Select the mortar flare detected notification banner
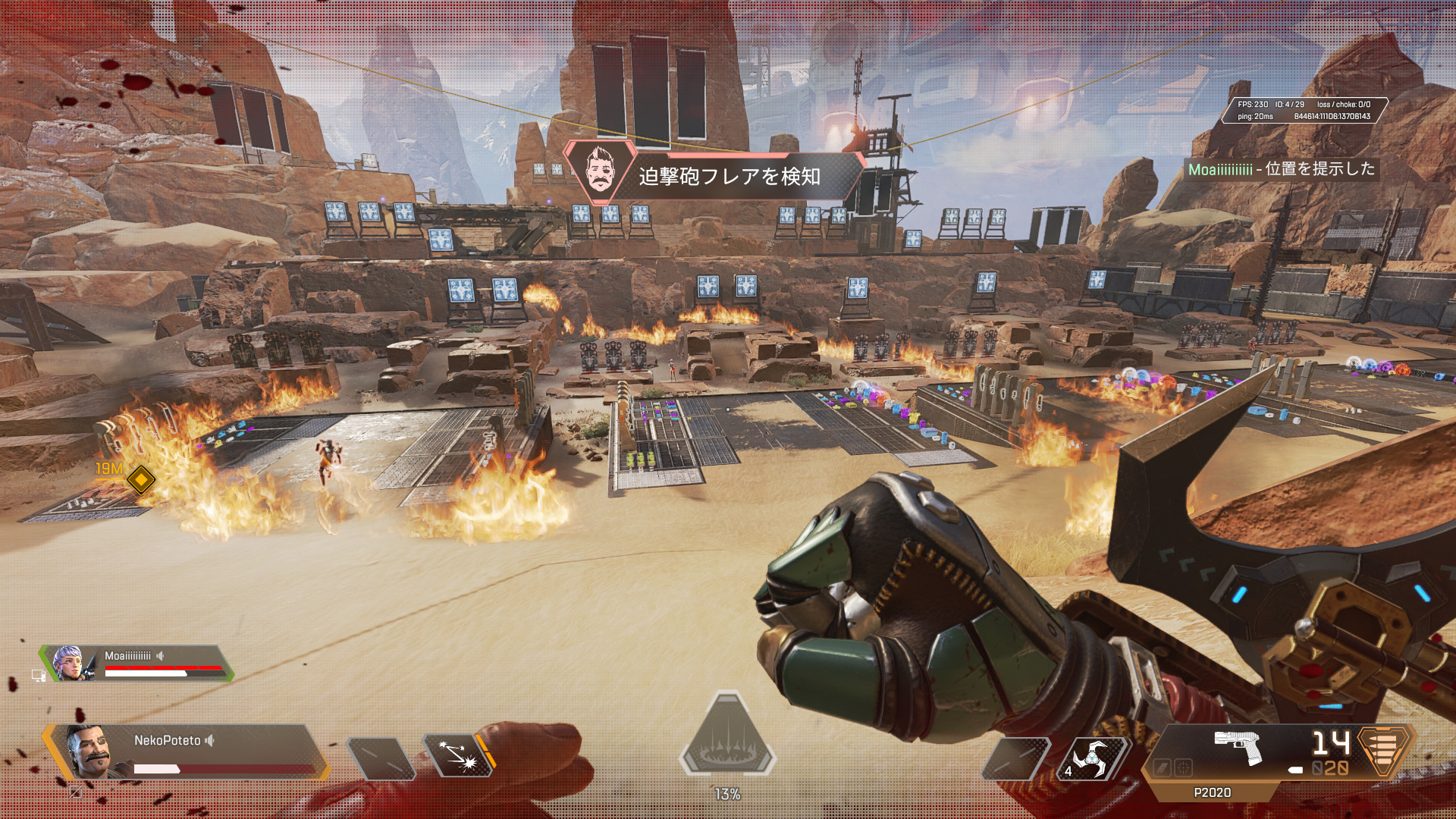1456x819 pixels. [714, 175]
